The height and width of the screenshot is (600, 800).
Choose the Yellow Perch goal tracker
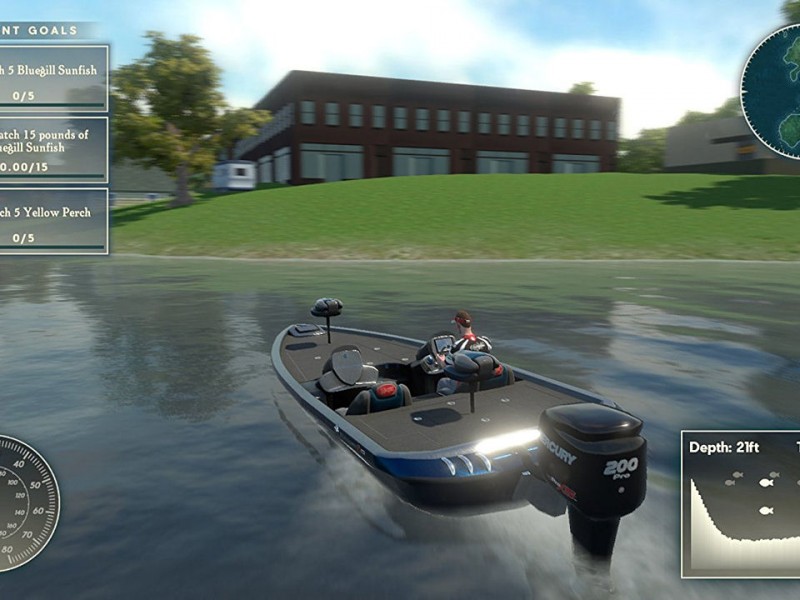pos(52,221)
